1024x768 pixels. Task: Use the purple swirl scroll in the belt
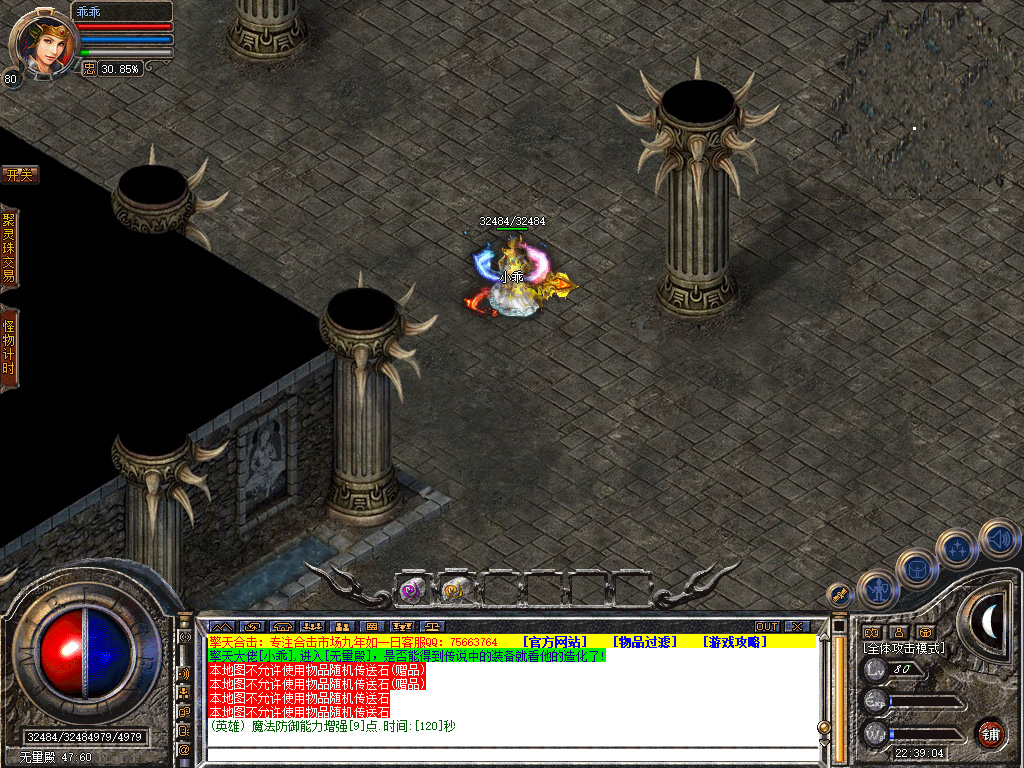(x=412, y=590)
